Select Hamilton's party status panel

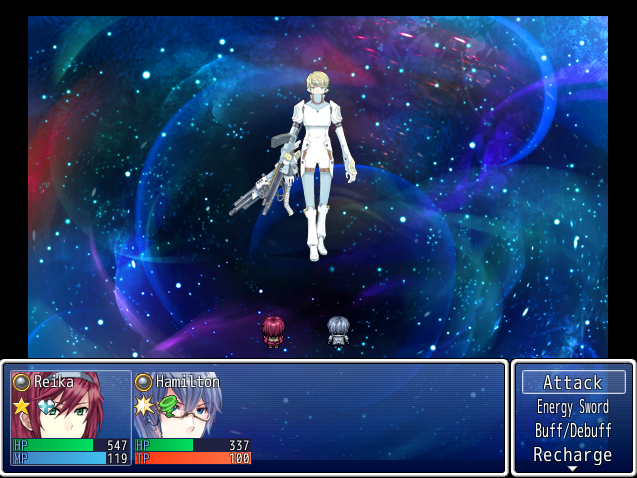[x=193, y=418]
